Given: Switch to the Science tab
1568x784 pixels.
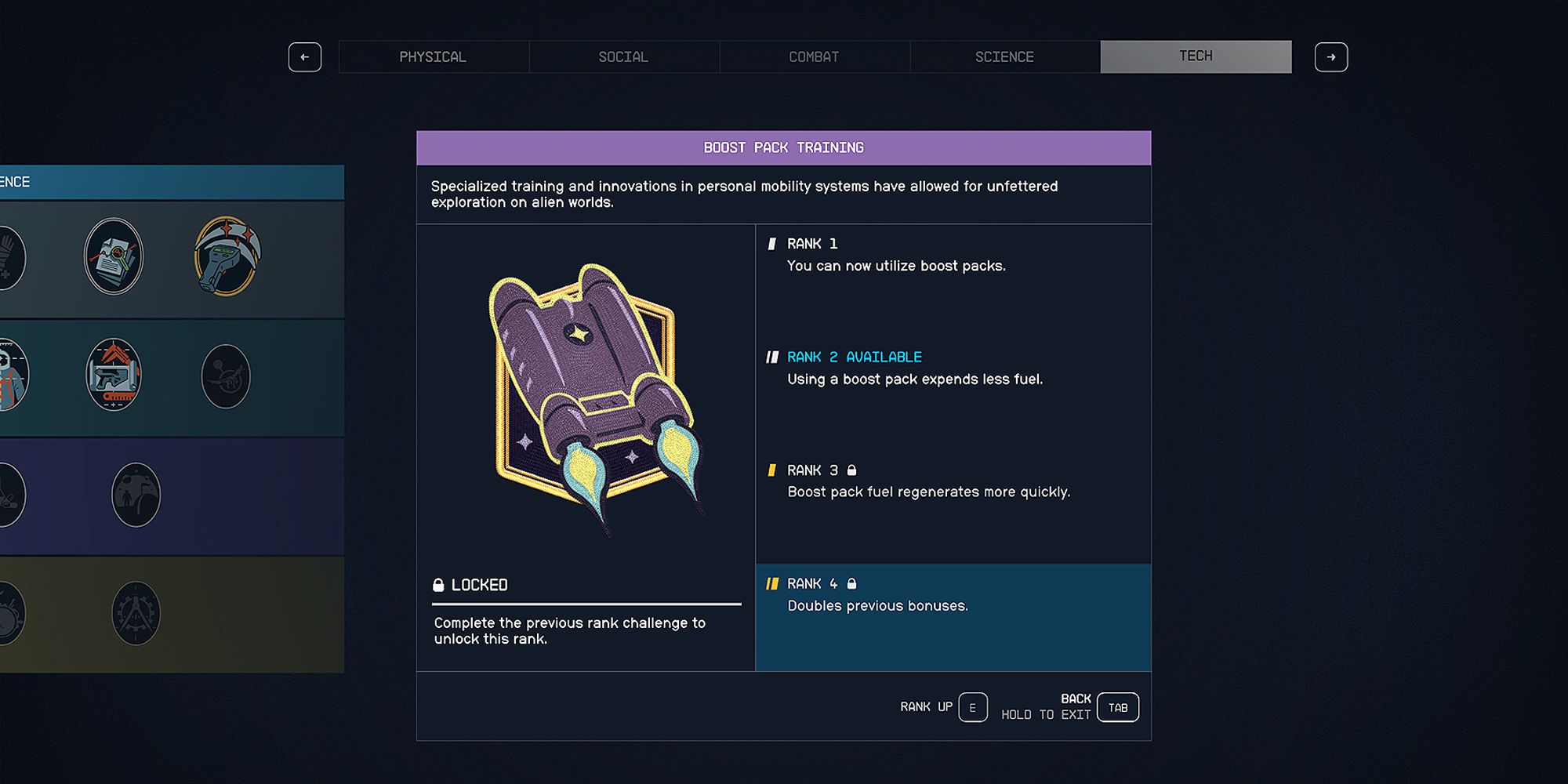Looking at the screenshot, I should pyautogui.click(x=1004, y=56).
